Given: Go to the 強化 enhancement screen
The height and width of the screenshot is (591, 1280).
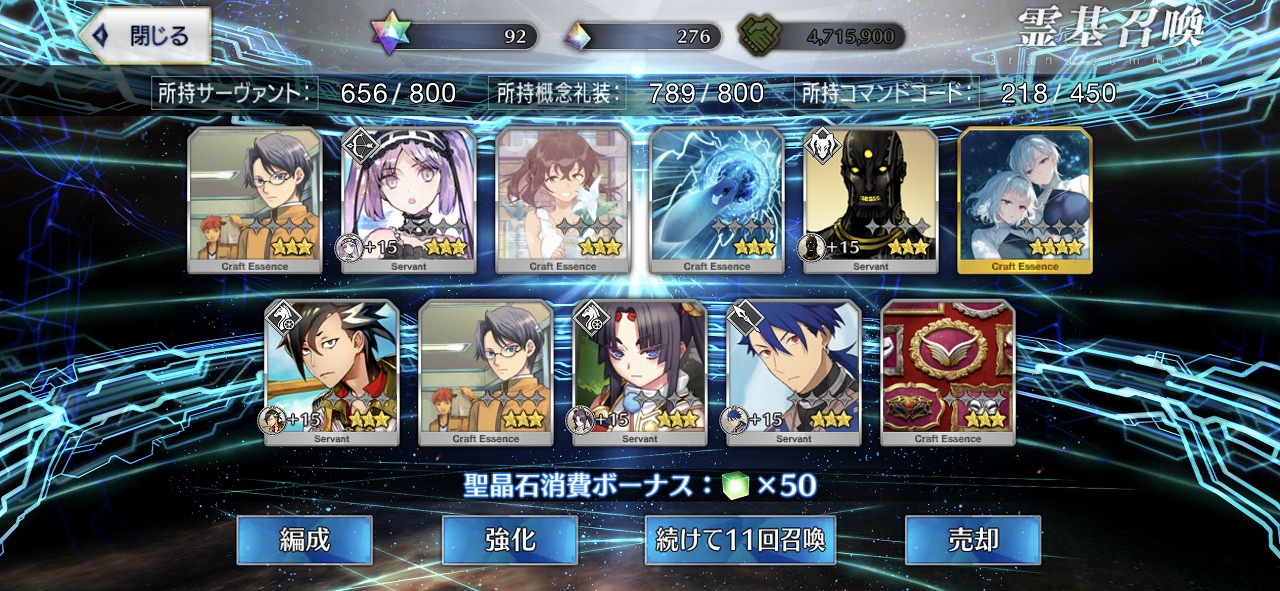Looking at the screenshot, I should [x=509, y=540].
